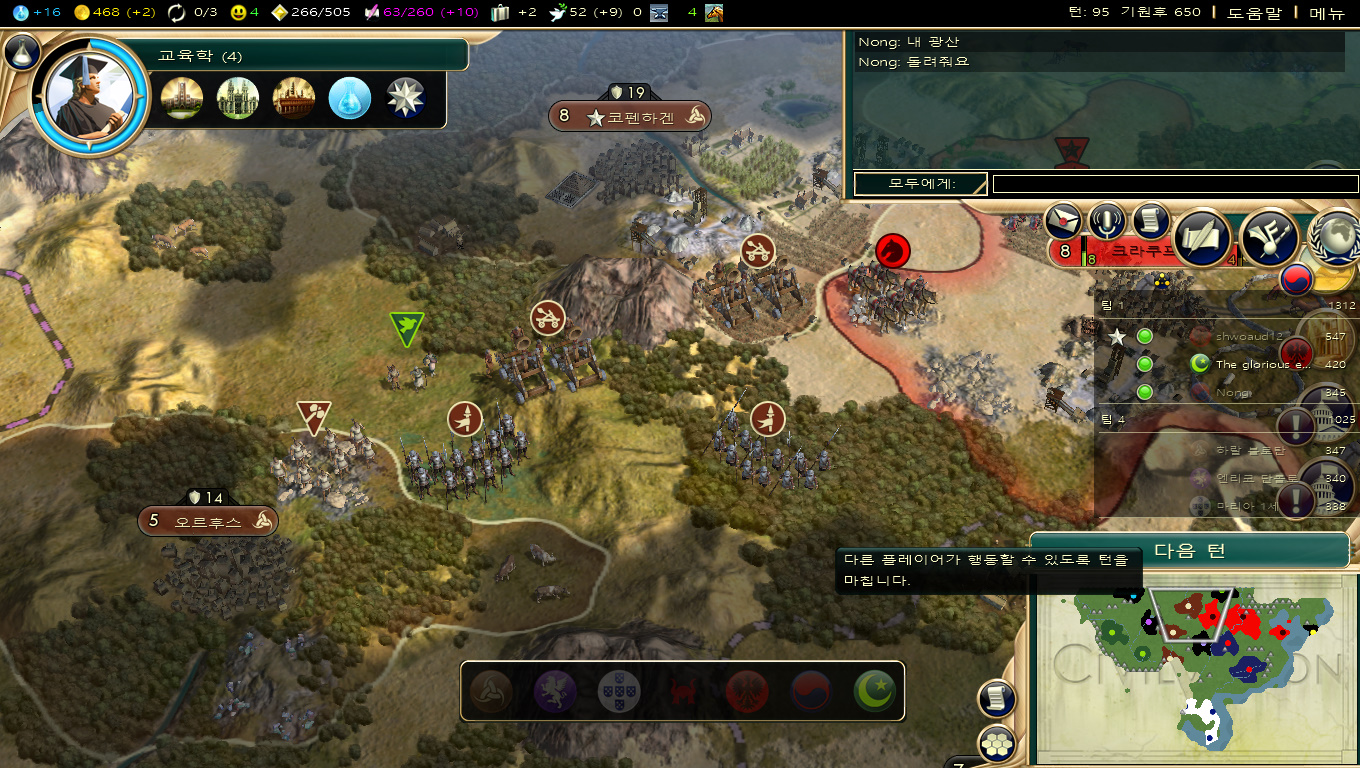Screen dimensions: 1360x768
Task: Open the envelope notification log button
Action: coord(1064,221)
